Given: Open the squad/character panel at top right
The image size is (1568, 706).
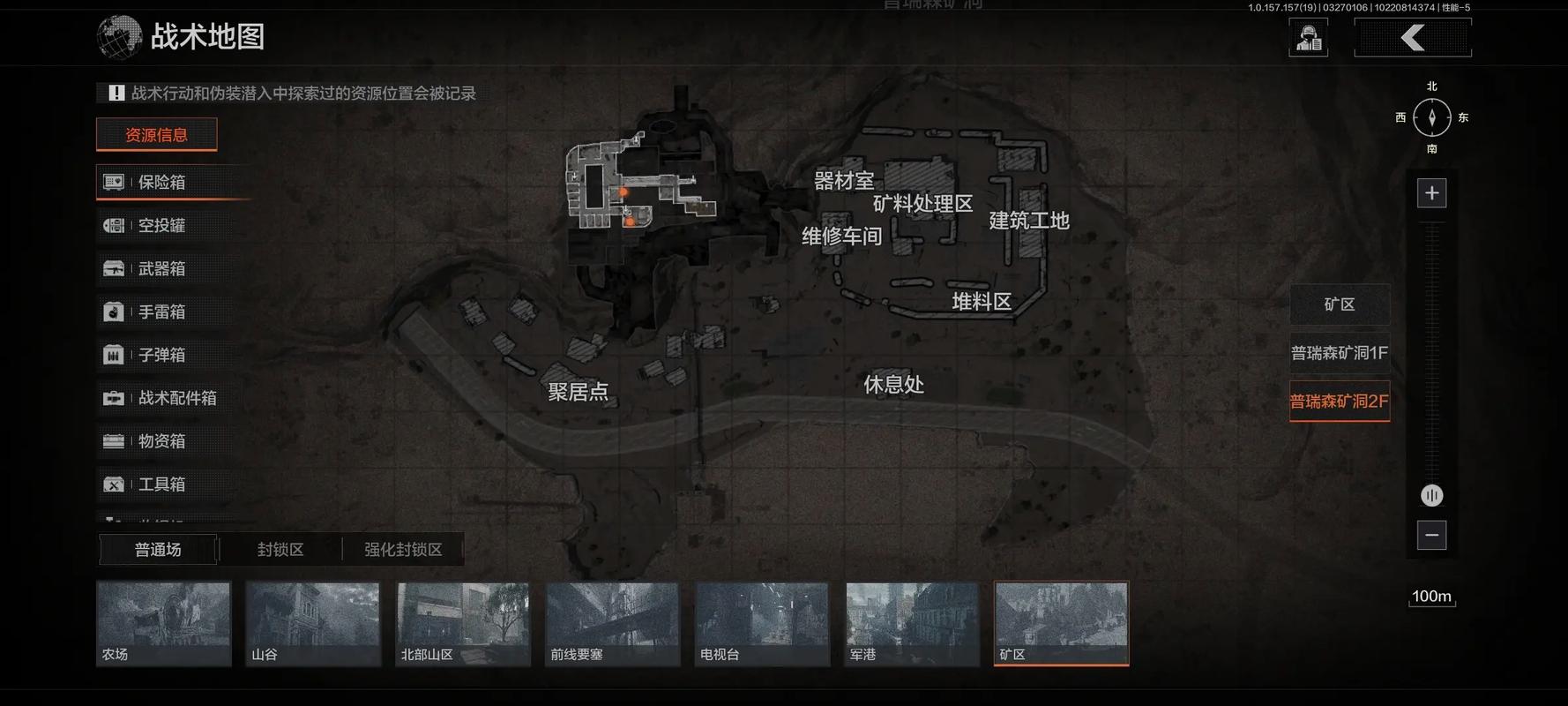Looking at the screenshot, I should pyautogui.click(x=1308, y=37).
